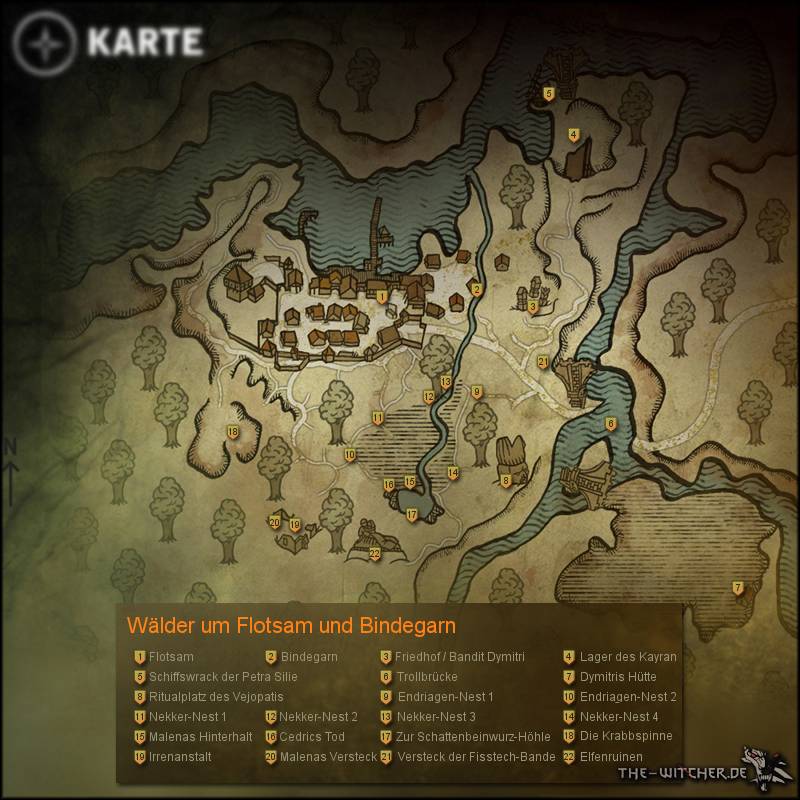This screenshot has height=800, width=800.
Task: Select Irrenanstalt in the legend list
Action: click(180, 757)
